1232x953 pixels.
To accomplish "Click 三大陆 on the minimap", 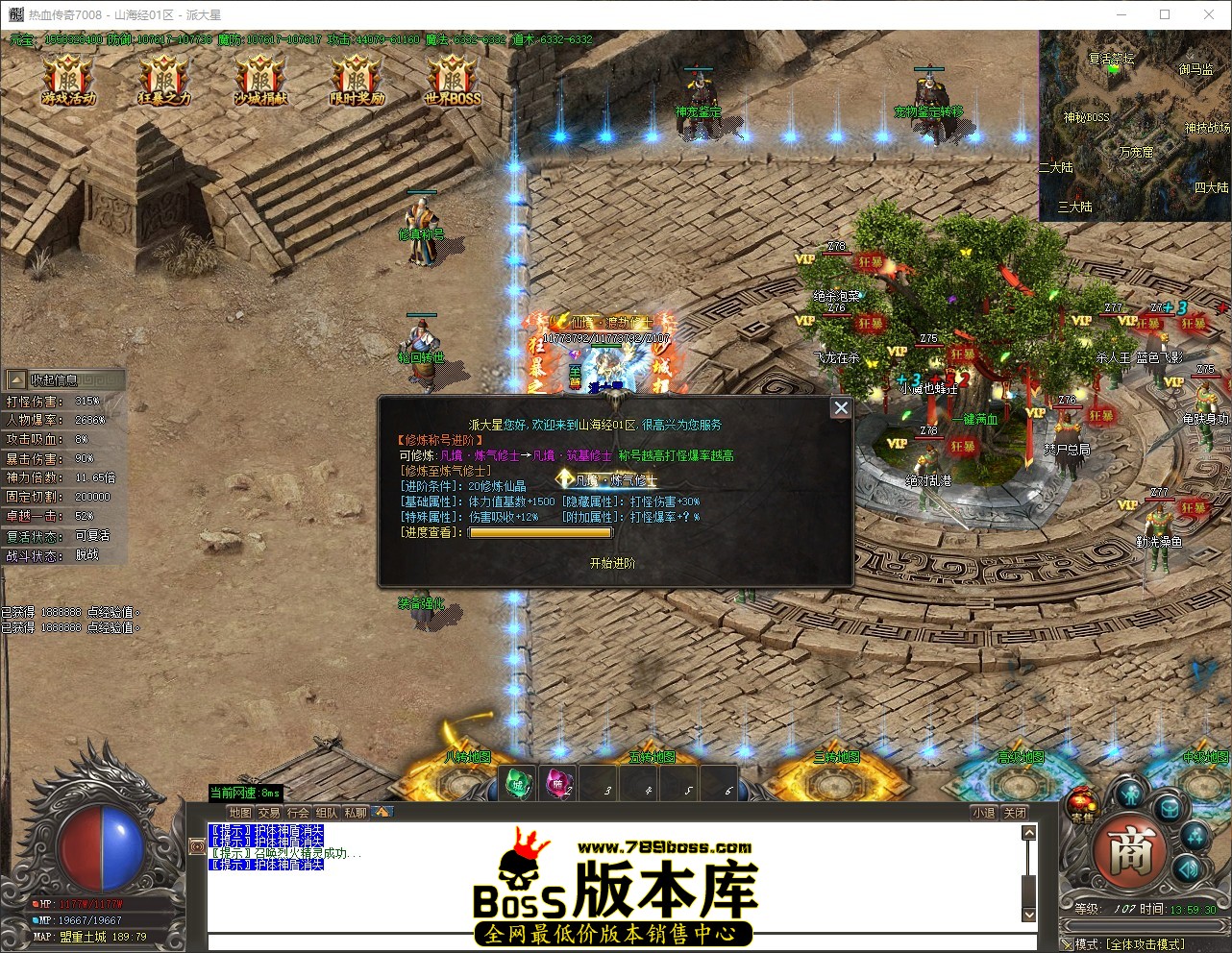I will coord(1076,206).
